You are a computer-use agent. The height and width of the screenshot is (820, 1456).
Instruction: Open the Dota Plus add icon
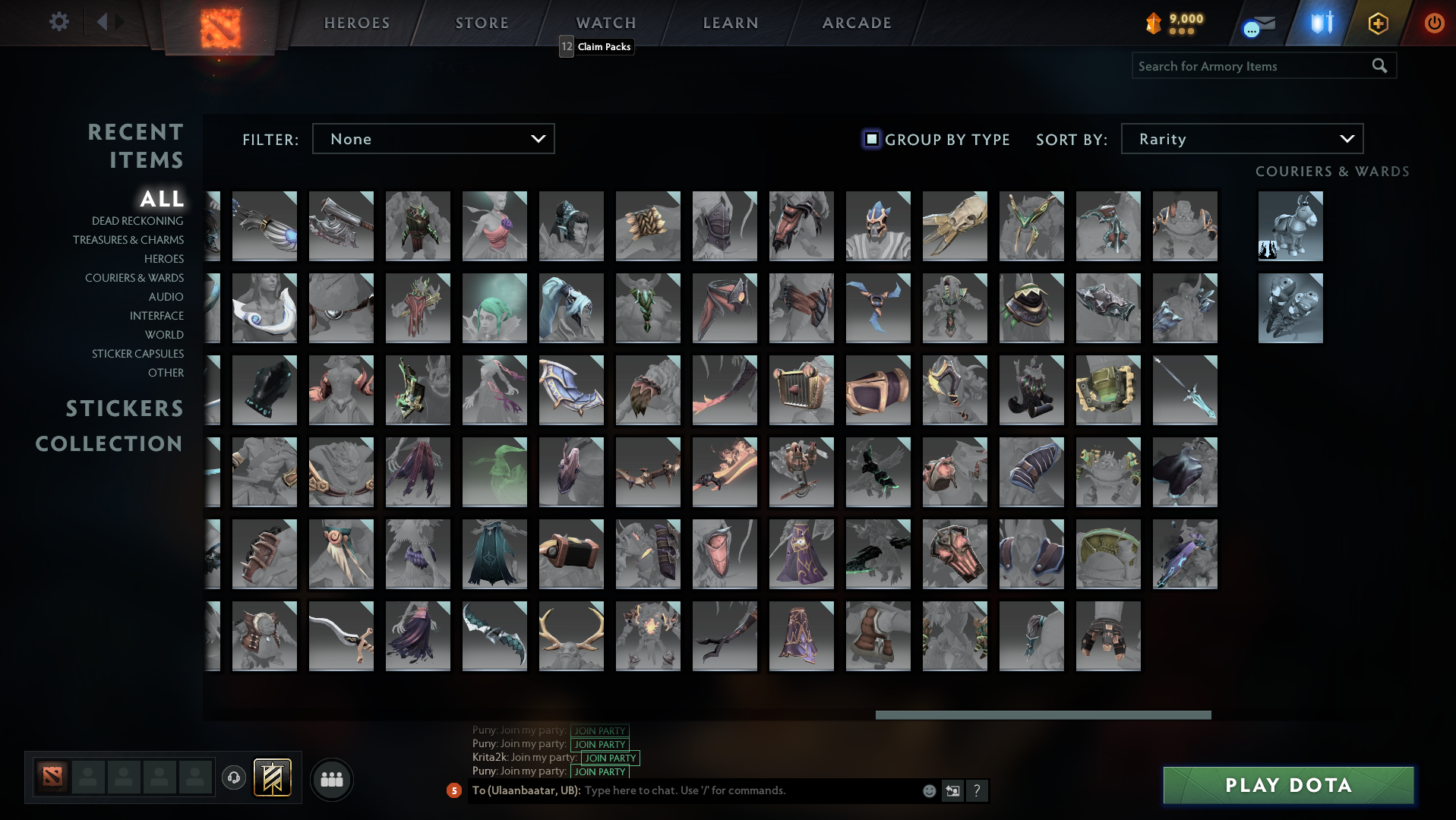point(1377,23)
